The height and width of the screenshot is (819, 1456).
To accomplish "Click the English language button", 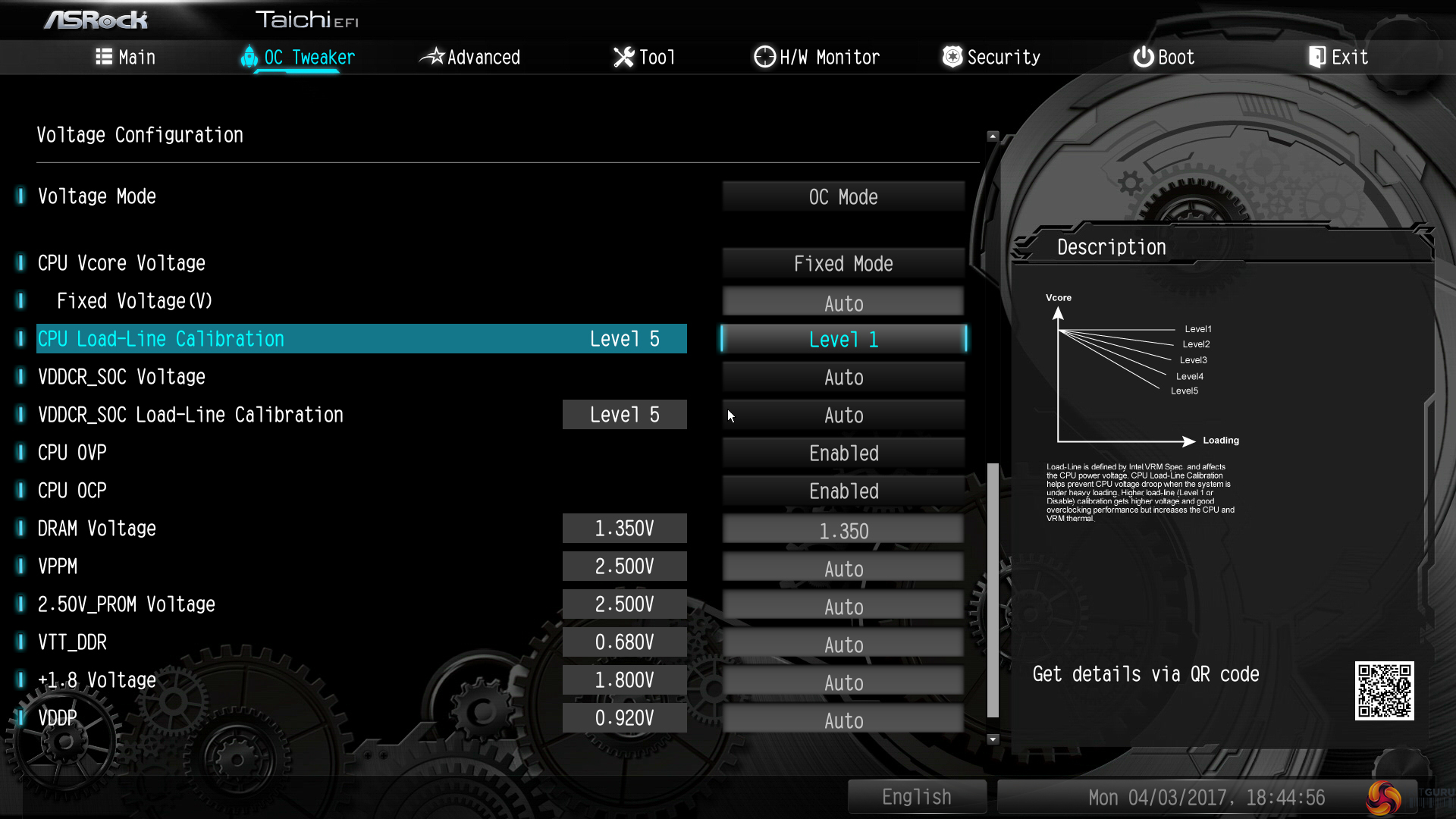I will coord(916,797).
